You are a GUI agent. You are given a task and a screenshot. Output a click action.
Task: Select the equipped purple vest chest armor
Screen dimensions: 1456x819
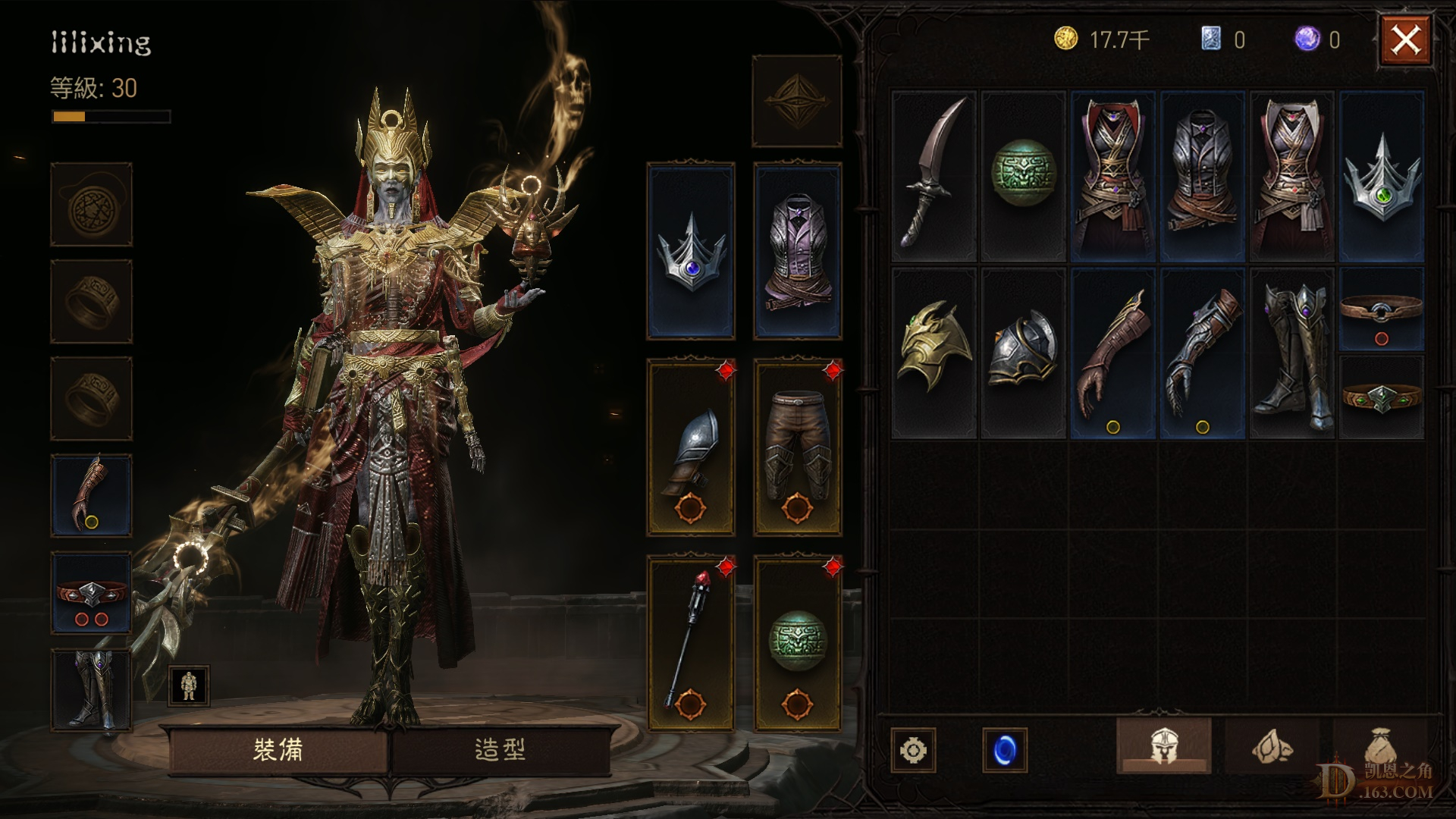tap(797, 250)
